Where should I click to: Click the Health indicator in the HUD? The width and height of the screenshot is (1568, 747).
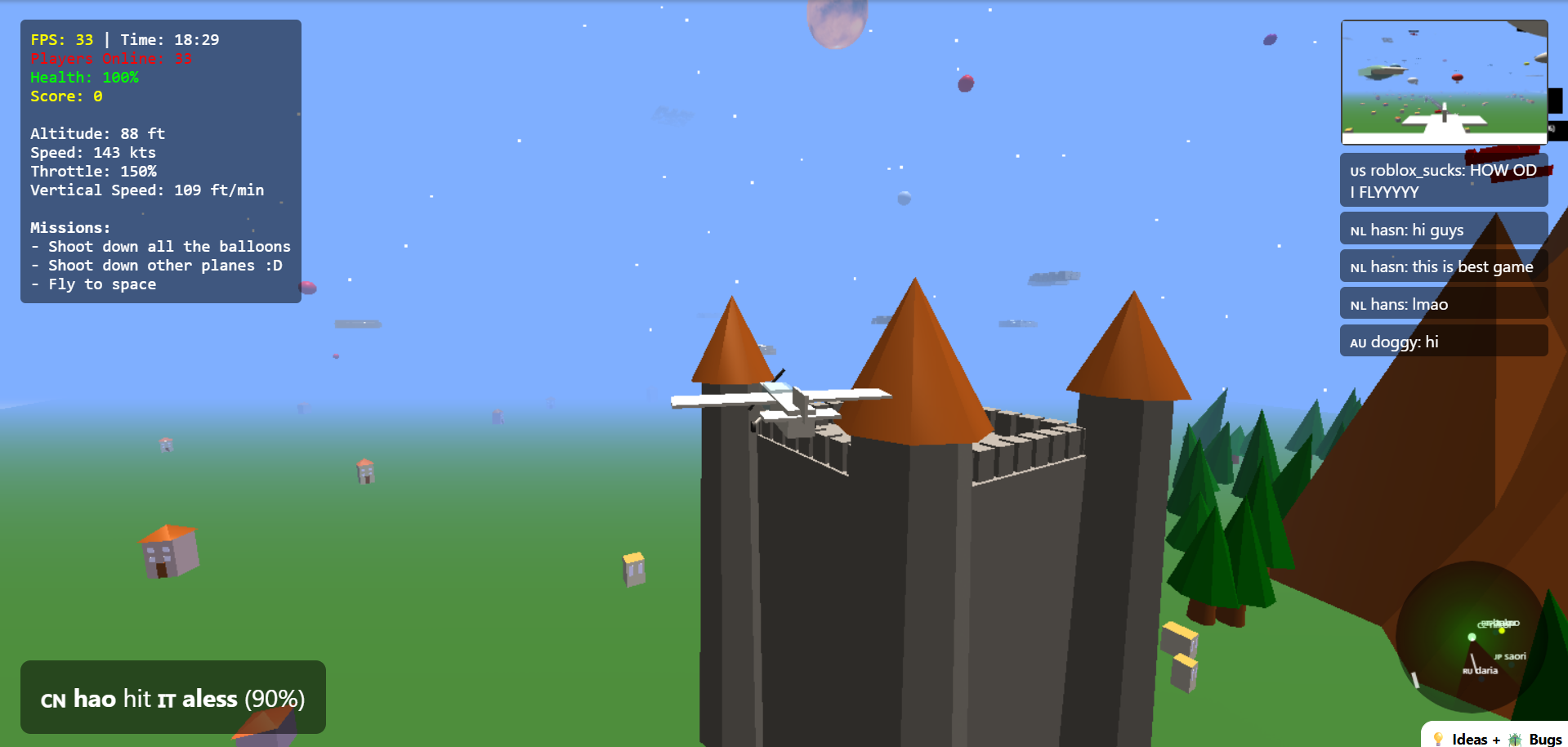83,78
